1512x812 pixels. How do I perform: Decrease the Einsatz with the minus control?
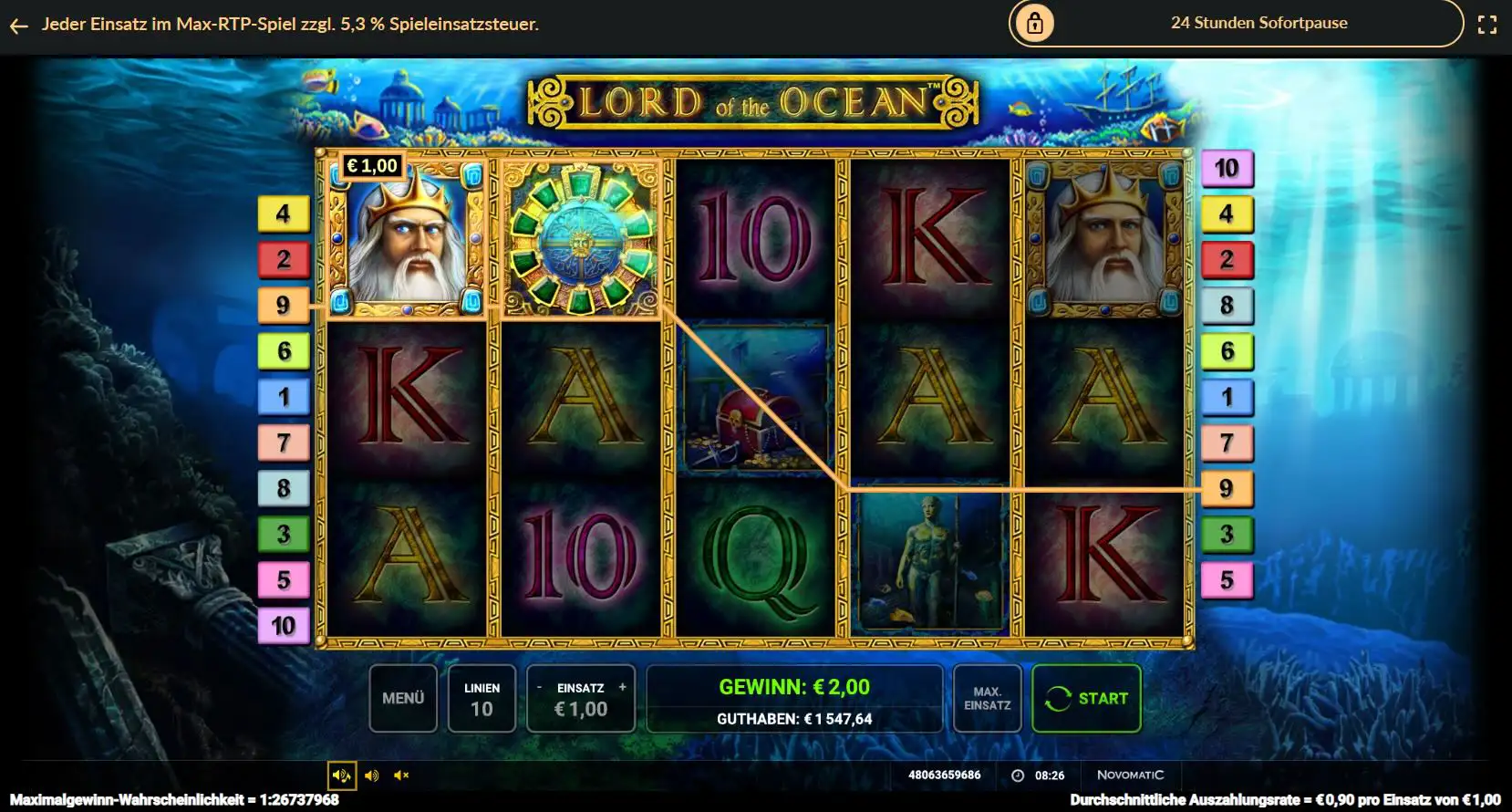[x=540, y=687]
